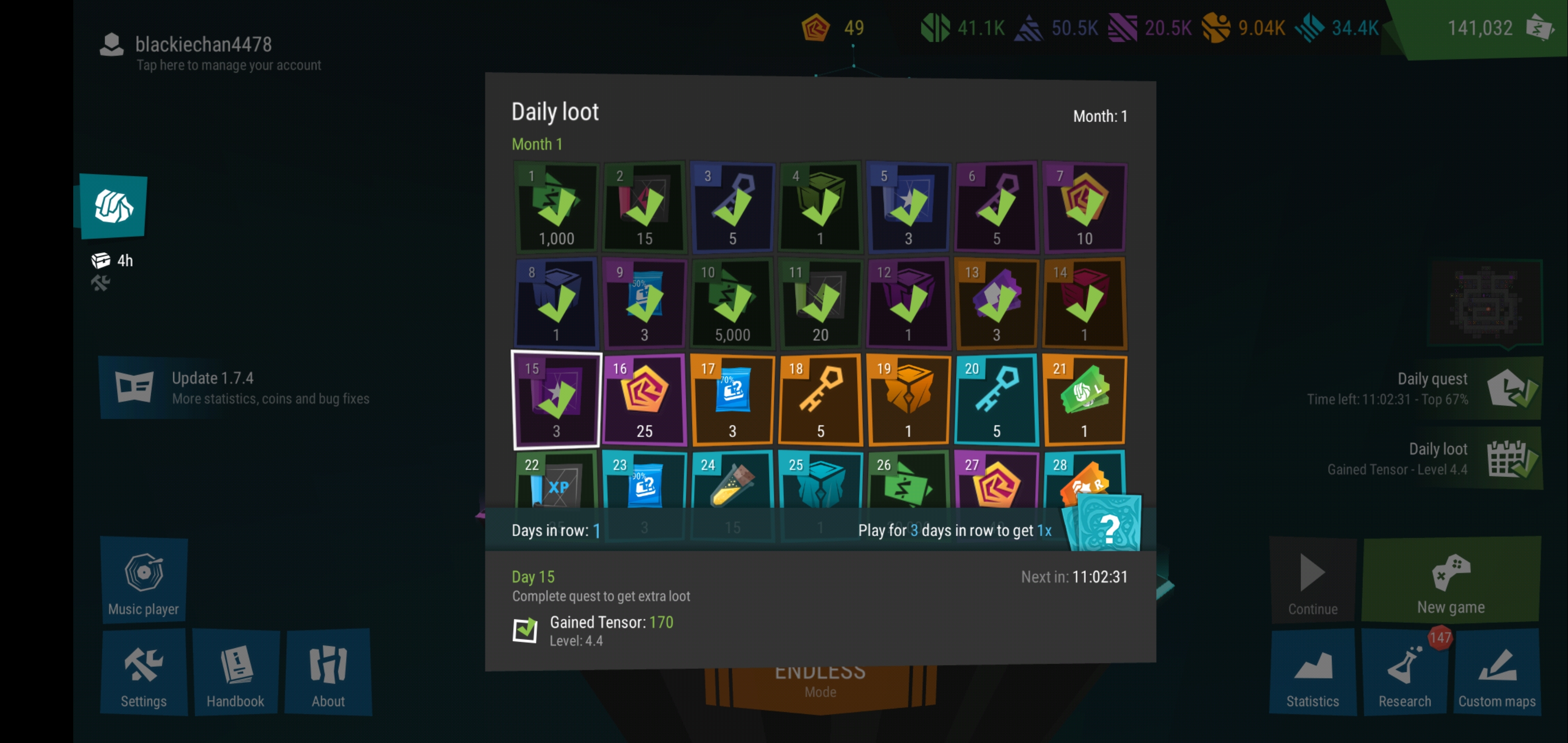This screenshot has width=1568, height=743.
Task: Select day 16 loot reward tile
Action: pos(645,399)
